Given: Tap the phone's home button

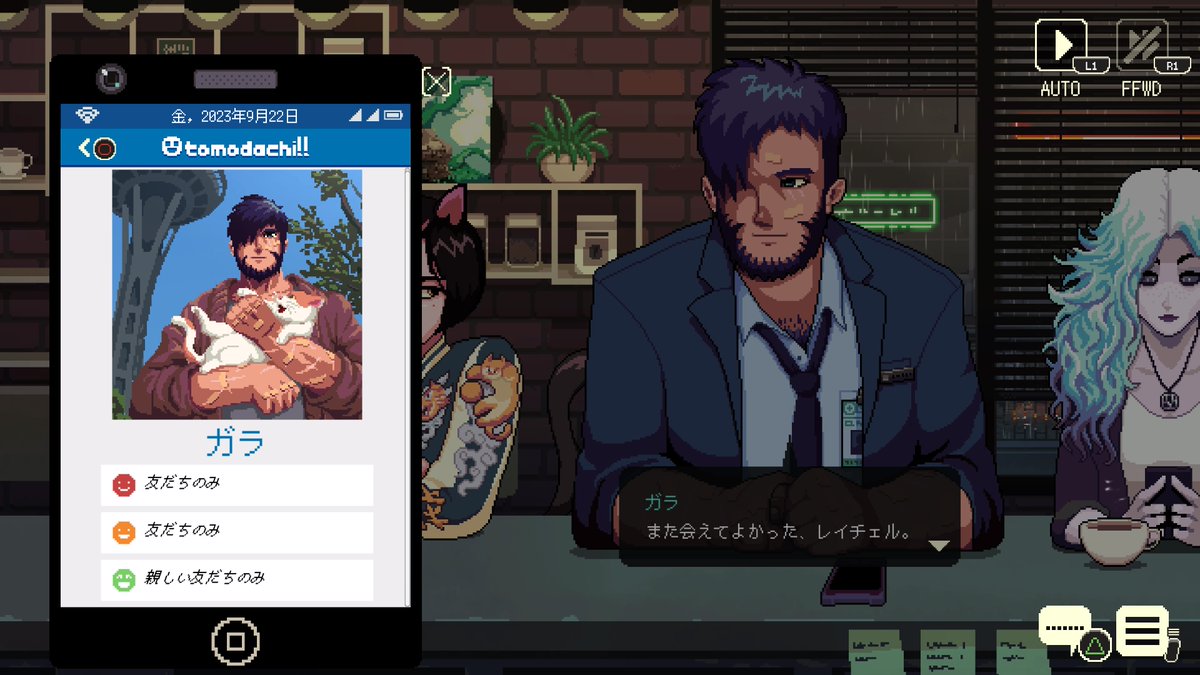Looking at the screenshot, I should click(236, 640).
